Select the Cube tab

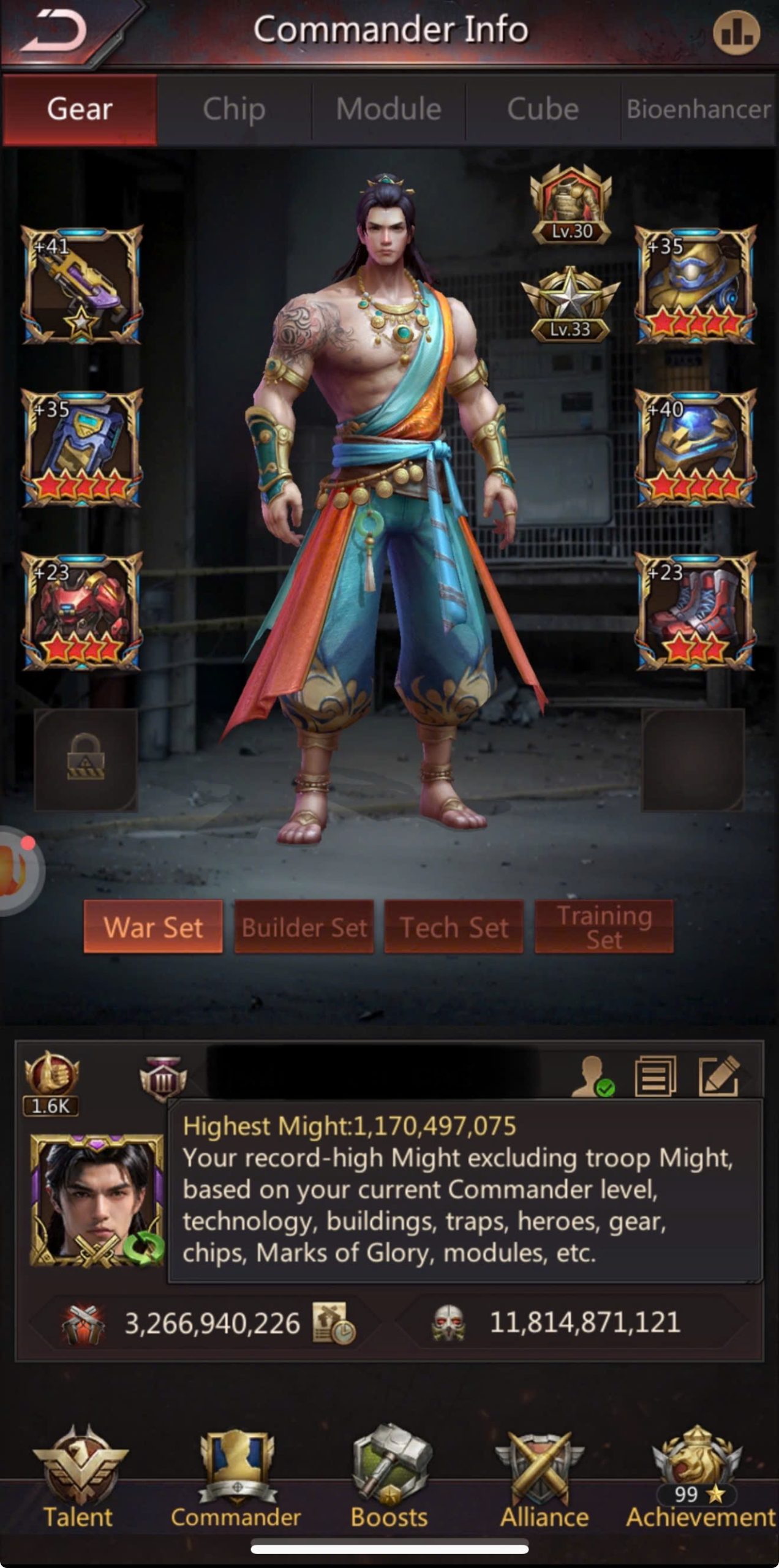click(x=543, y=110)
